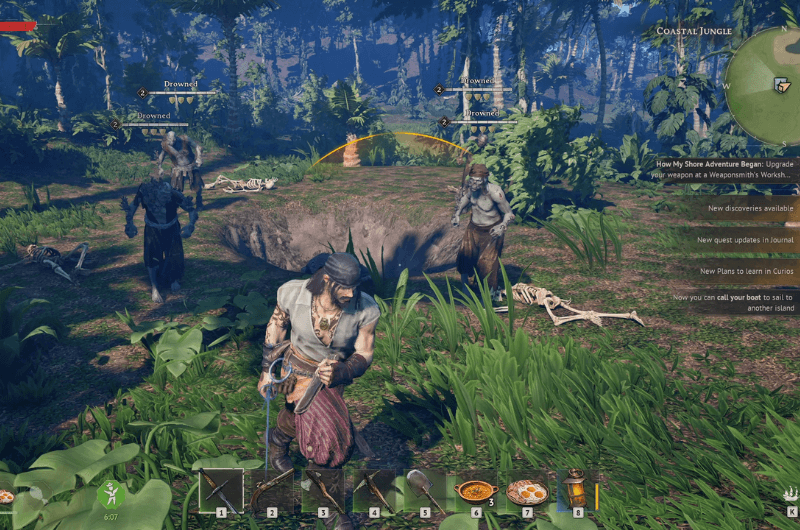Use the stew bowl food item
Screen dimensions: 800x530
tap(475, 490)
